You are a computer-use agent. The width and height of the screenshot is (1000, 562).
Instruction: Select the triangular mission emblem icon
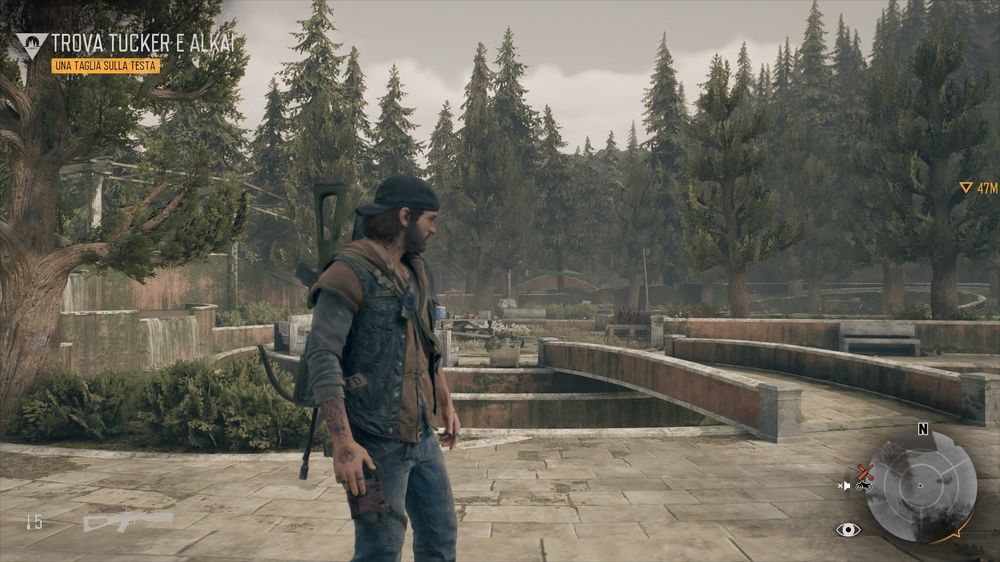pyautogui.click(x=30, y=45)
